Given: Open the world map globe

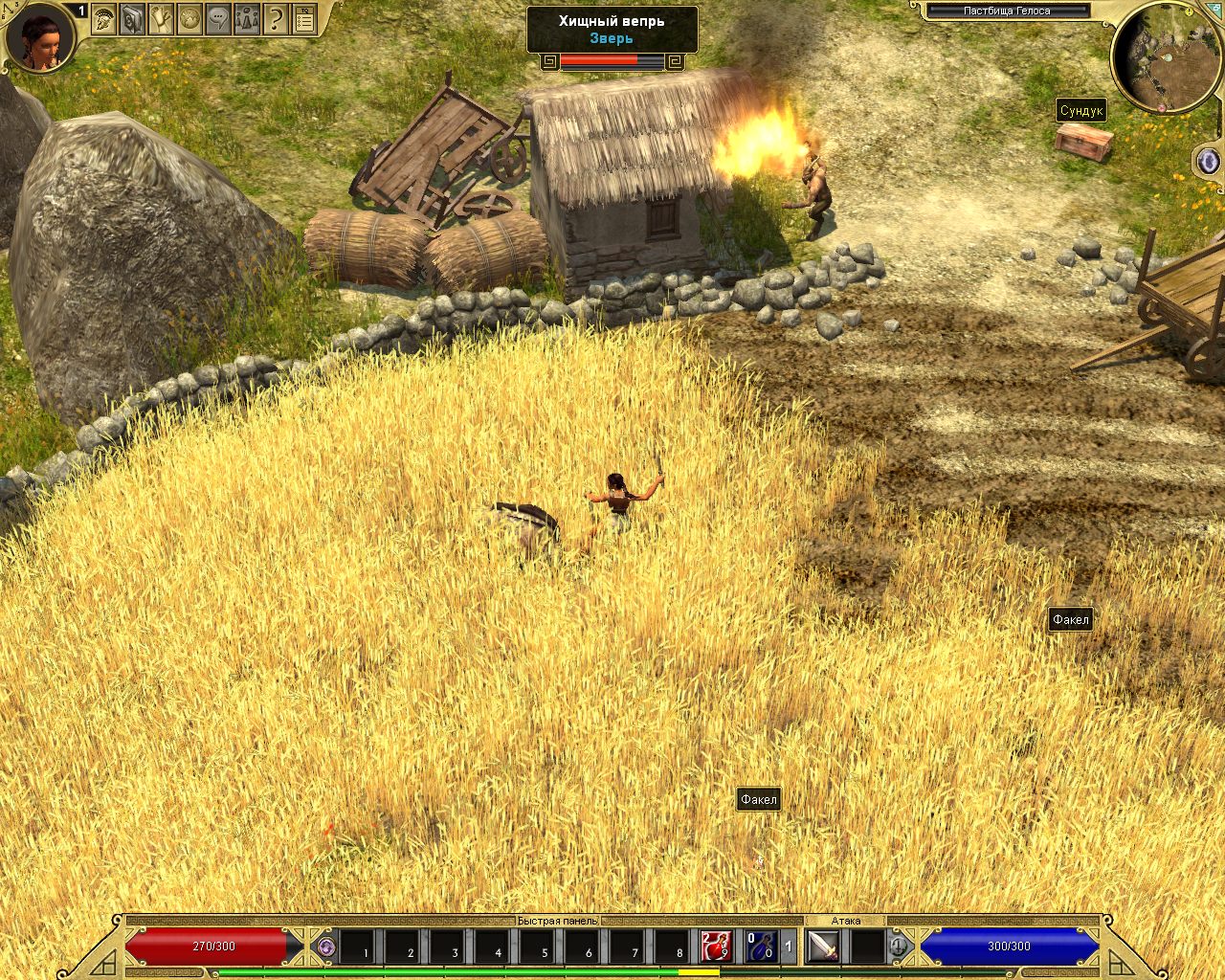Looking at the screenshot, I should [x=189, y=17].
